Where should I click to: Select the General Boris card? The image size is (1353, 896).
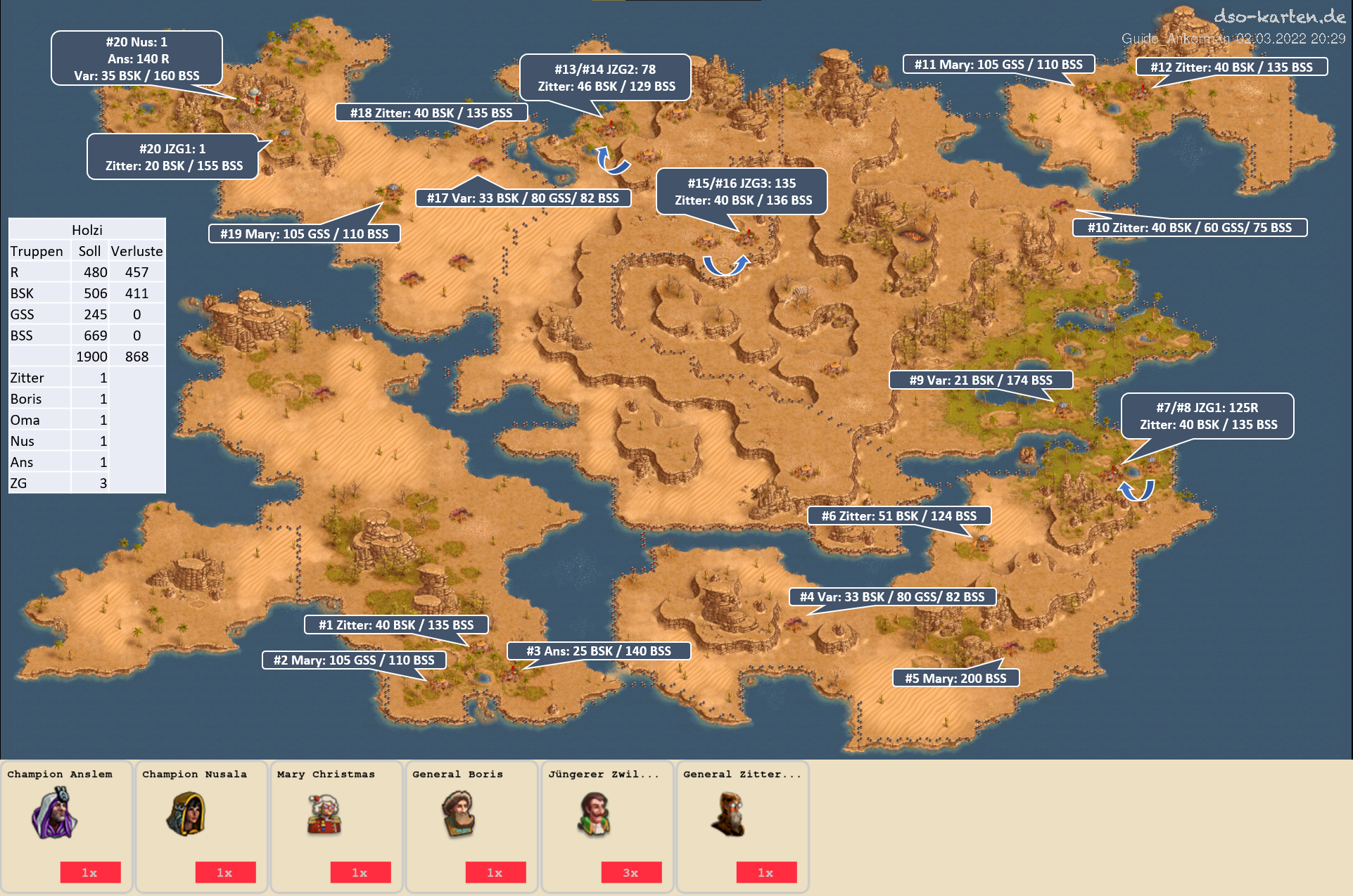(471, 826)
